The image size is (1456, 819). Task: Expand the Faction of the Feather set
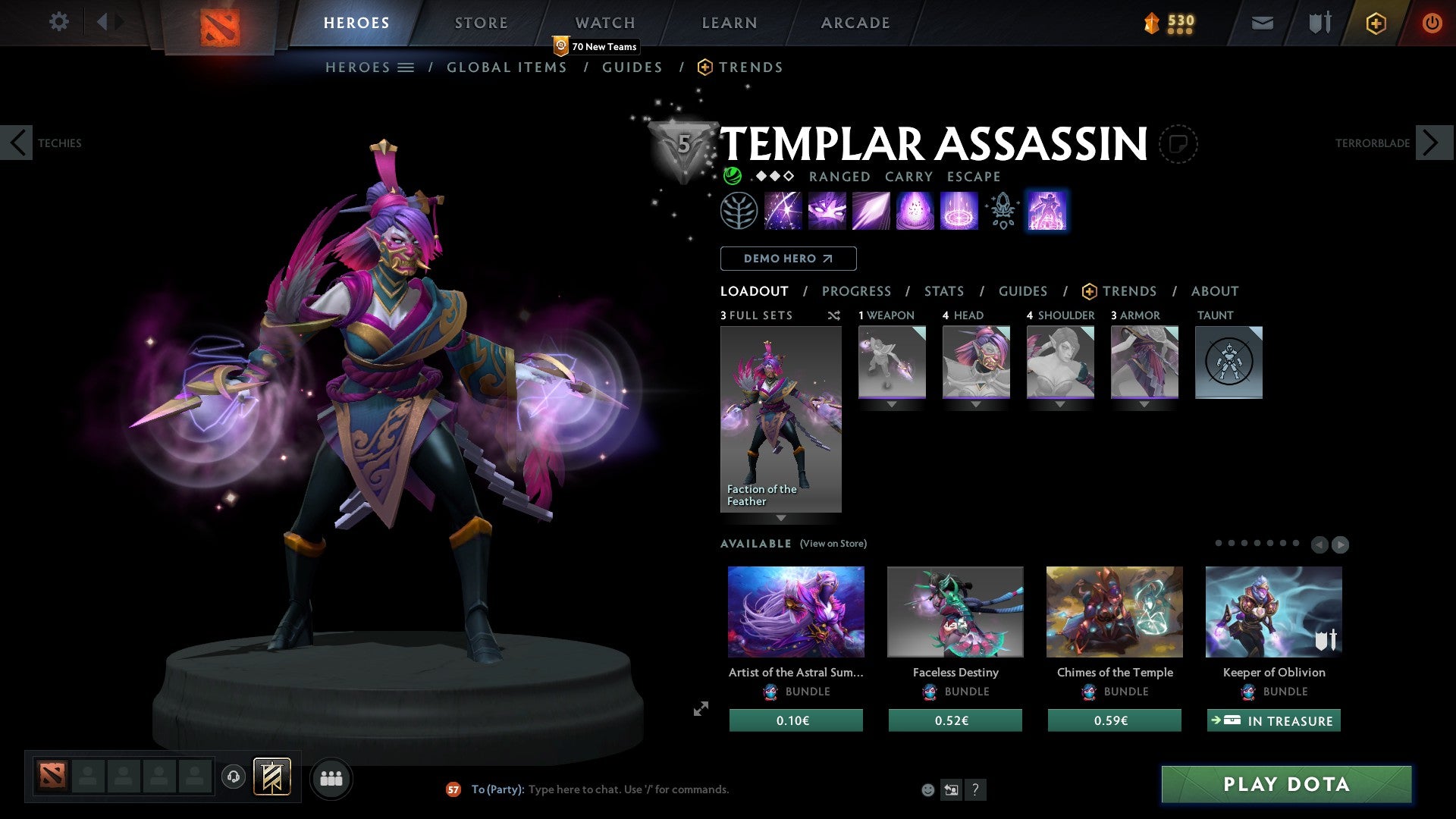point(781,519)
